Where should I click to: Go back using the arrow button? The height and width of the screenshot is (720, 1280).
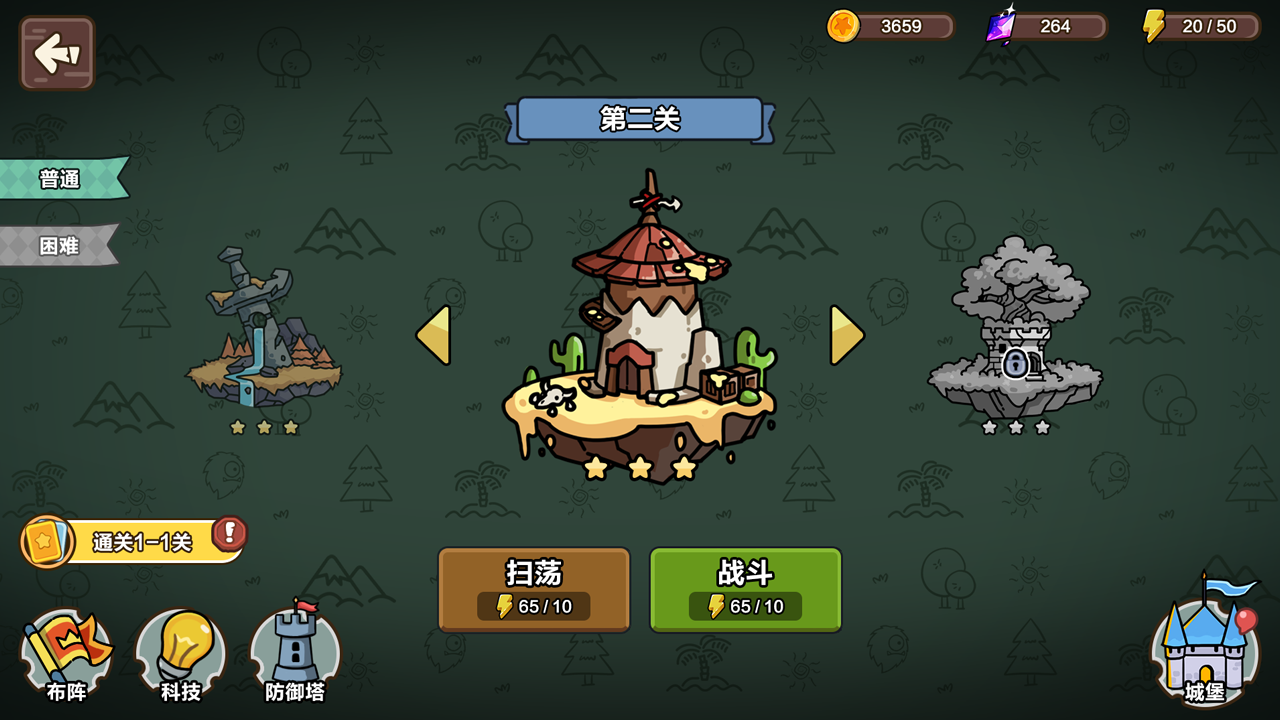(x=56, y=54)
